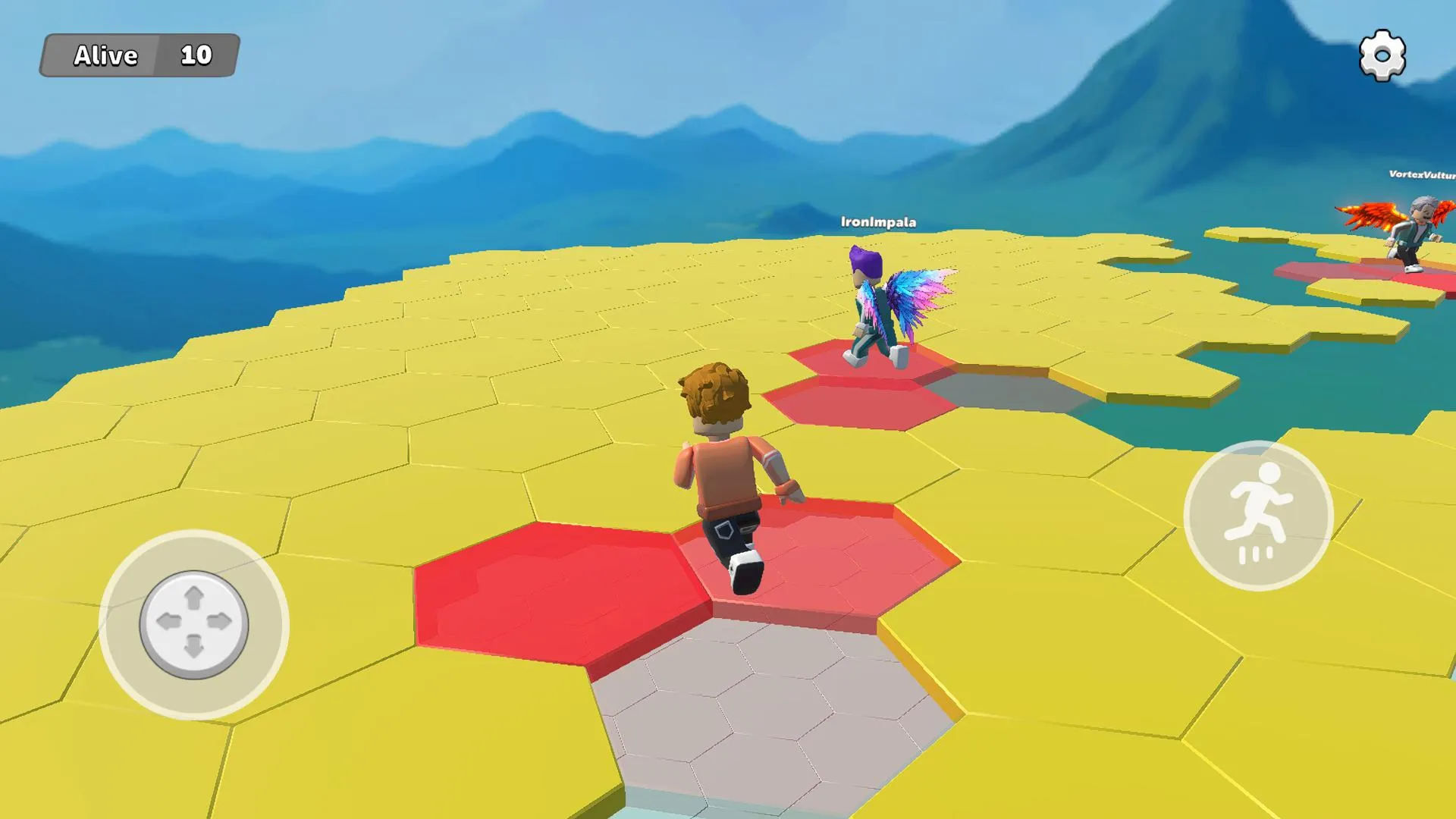Viewport: 1456px width, 819px height.
Task: Open the settings gear icon
Action: [1382, 54]
